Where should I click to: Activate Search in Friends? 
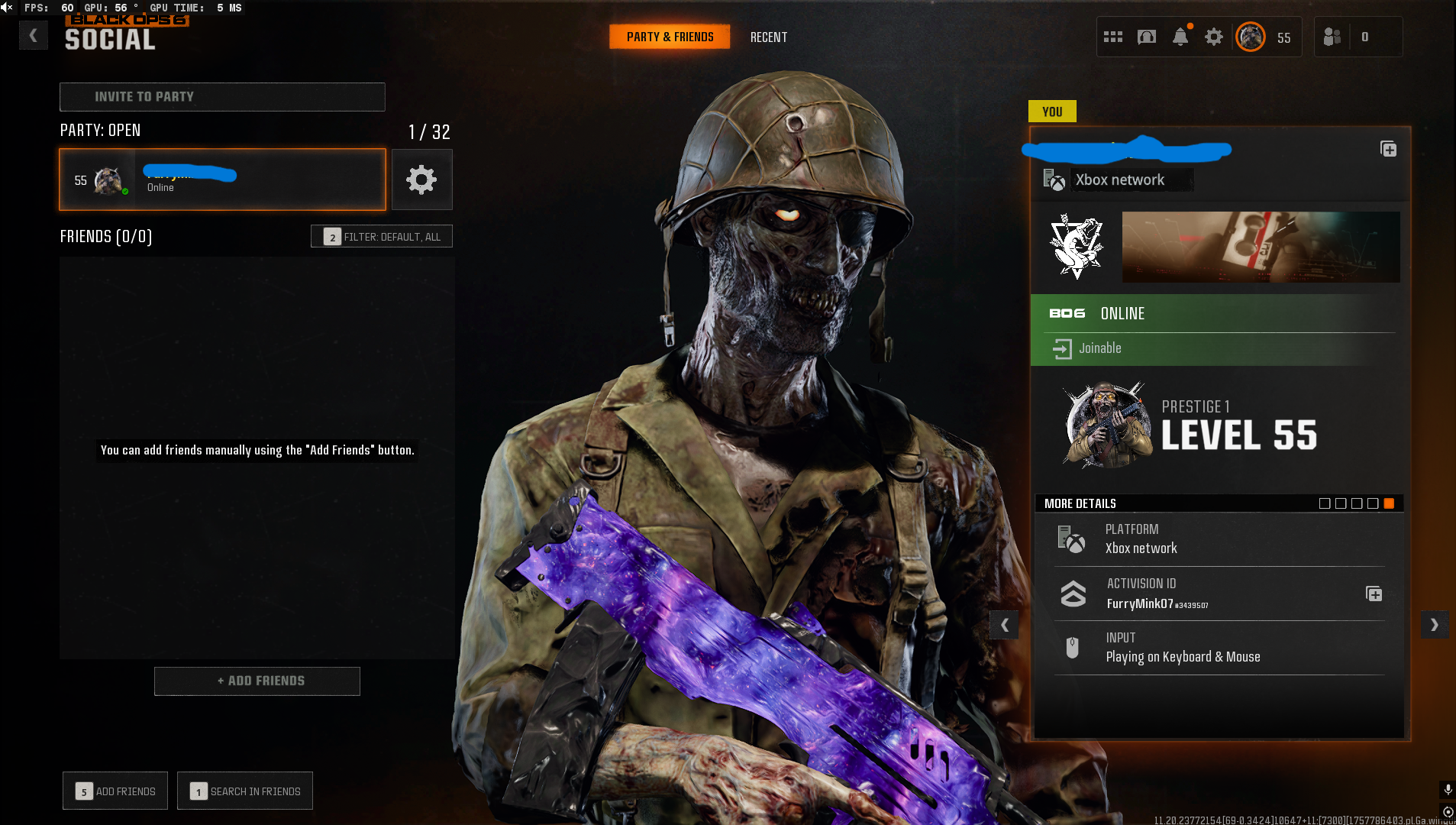(x=245, y=791)
